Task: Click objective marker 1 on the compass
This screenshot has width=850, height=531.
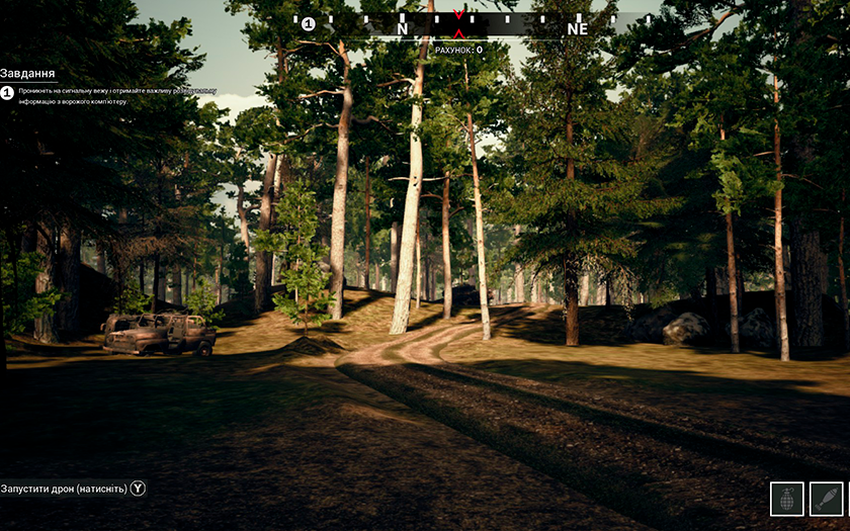Action: pos(308,24)
